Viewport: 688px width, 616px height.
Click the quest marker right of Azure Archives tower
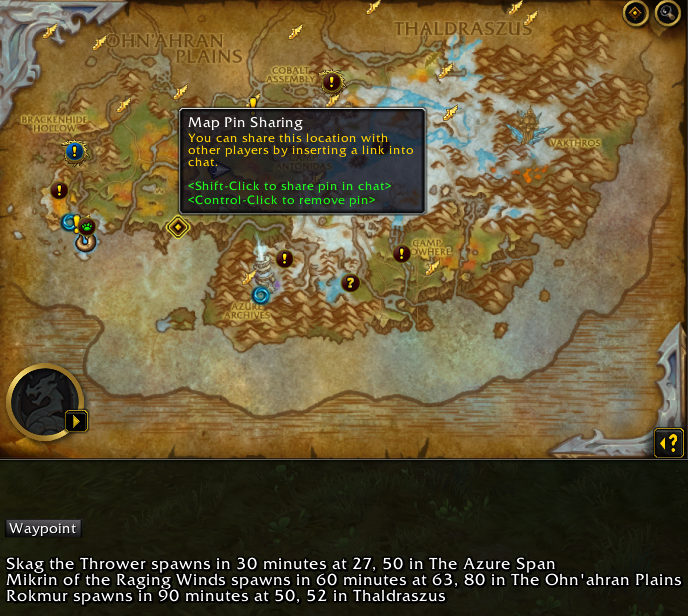[x=285, y=259]
